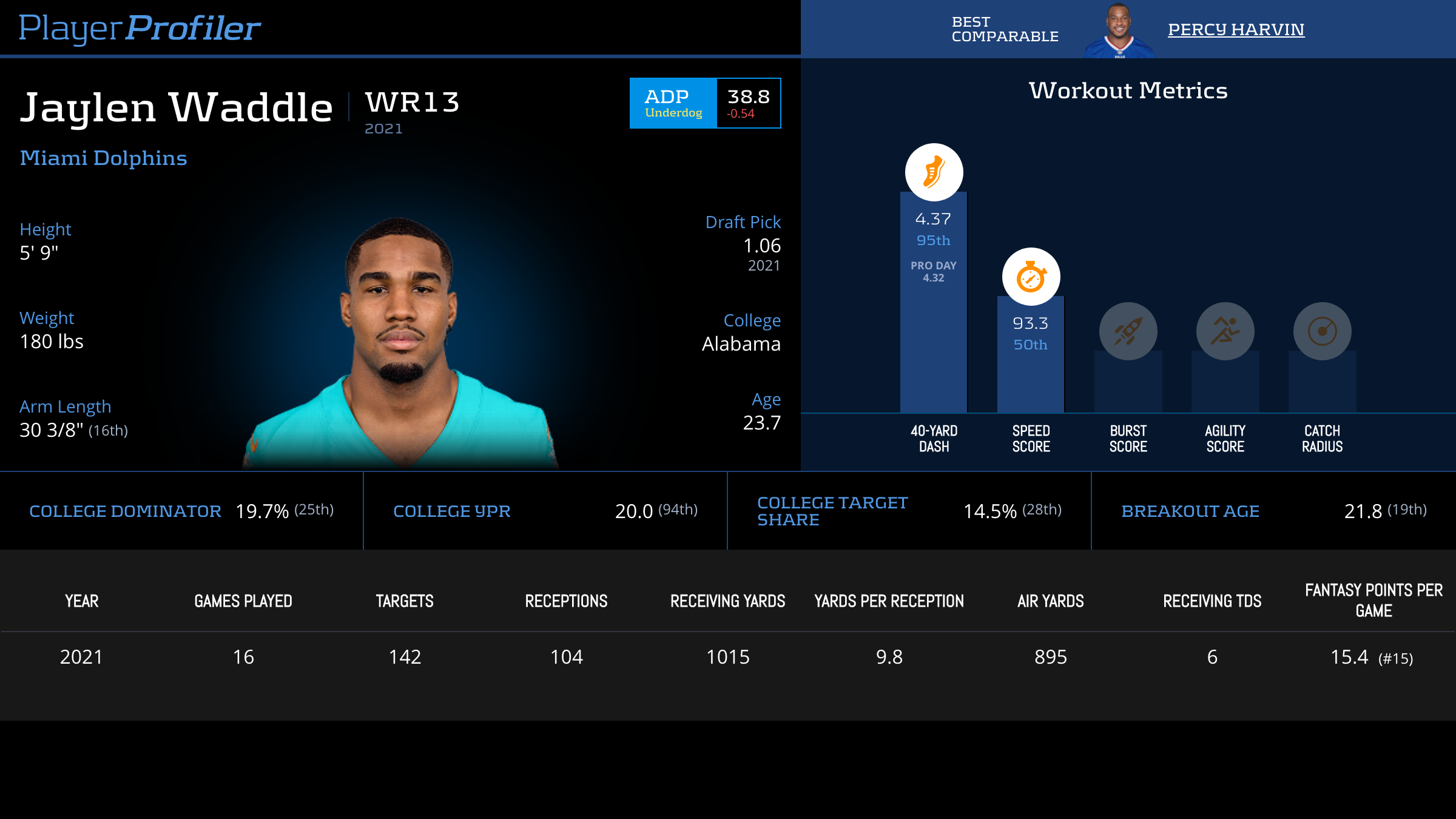Click the PlayerProfiler logo

pos(140,28)
